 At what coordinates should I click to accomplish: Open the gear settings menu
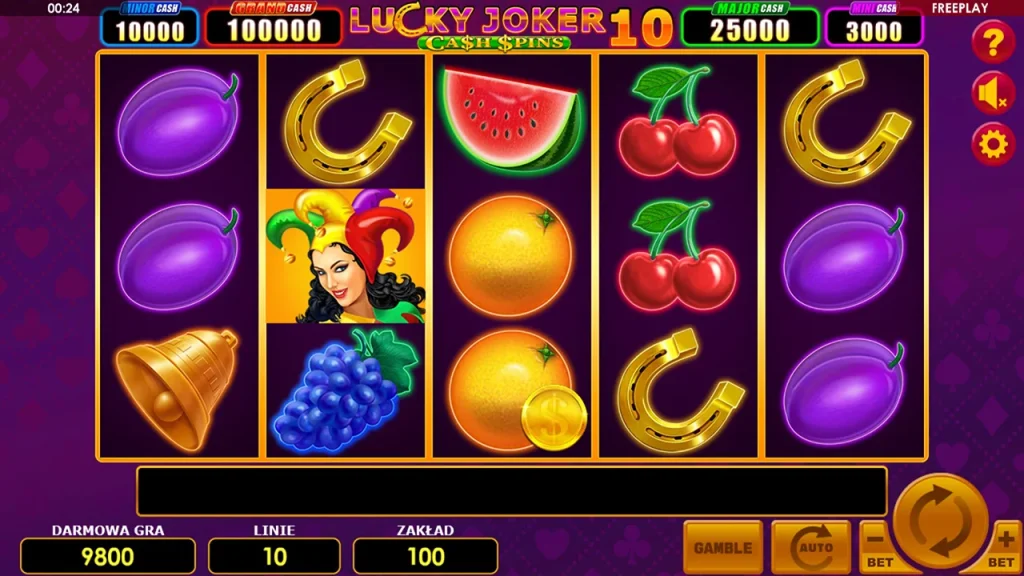click(992, 145)
